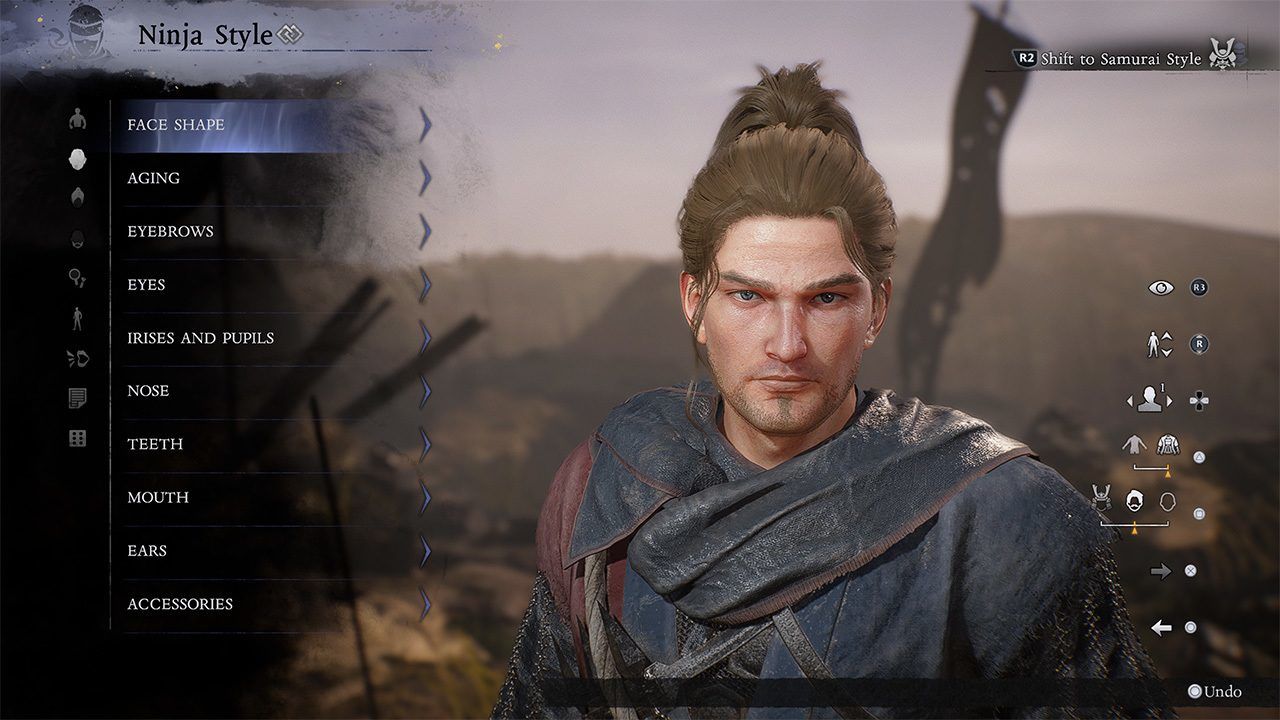Click the Undo button
The image size is (1280, 720).
[1216, 690]
